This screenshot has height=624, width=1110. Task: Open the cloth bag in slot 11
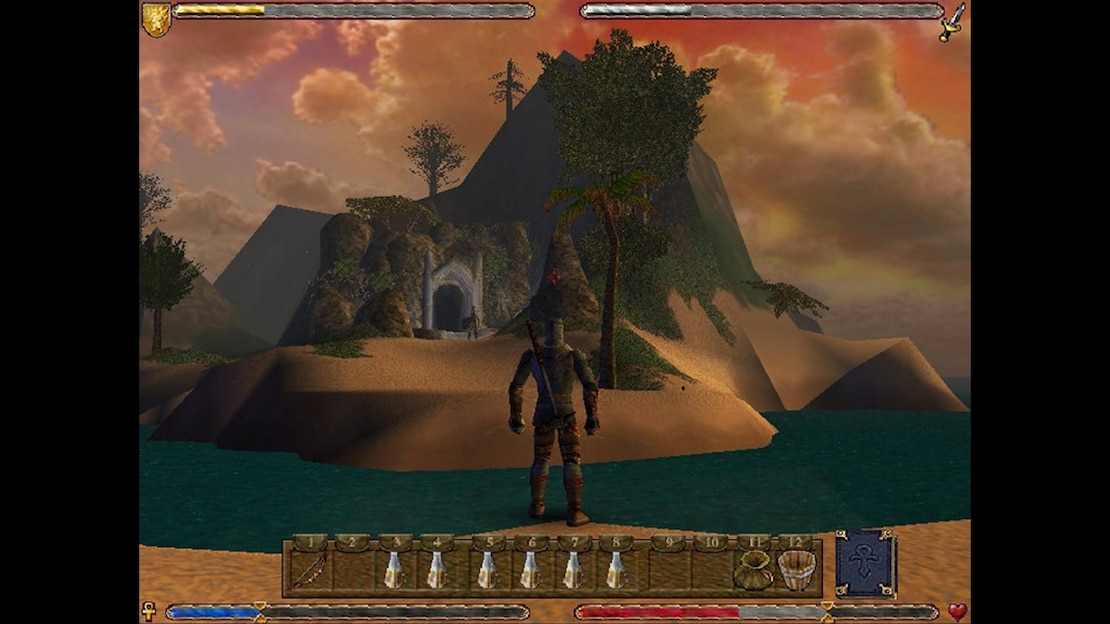pyautogui.click(x=752, y=571)
